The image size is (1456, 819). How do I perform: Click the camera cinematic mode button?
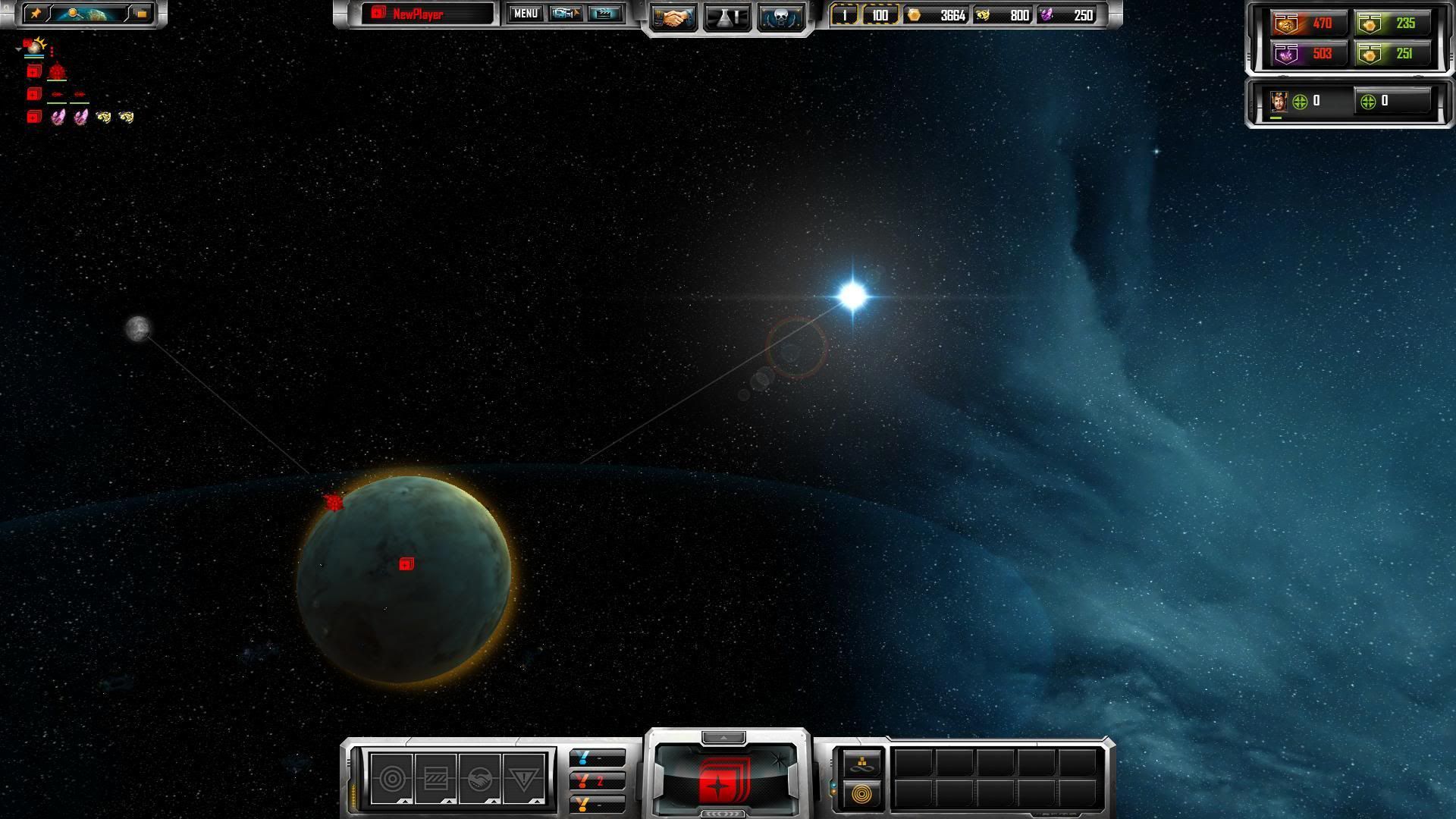click(565, 14)
